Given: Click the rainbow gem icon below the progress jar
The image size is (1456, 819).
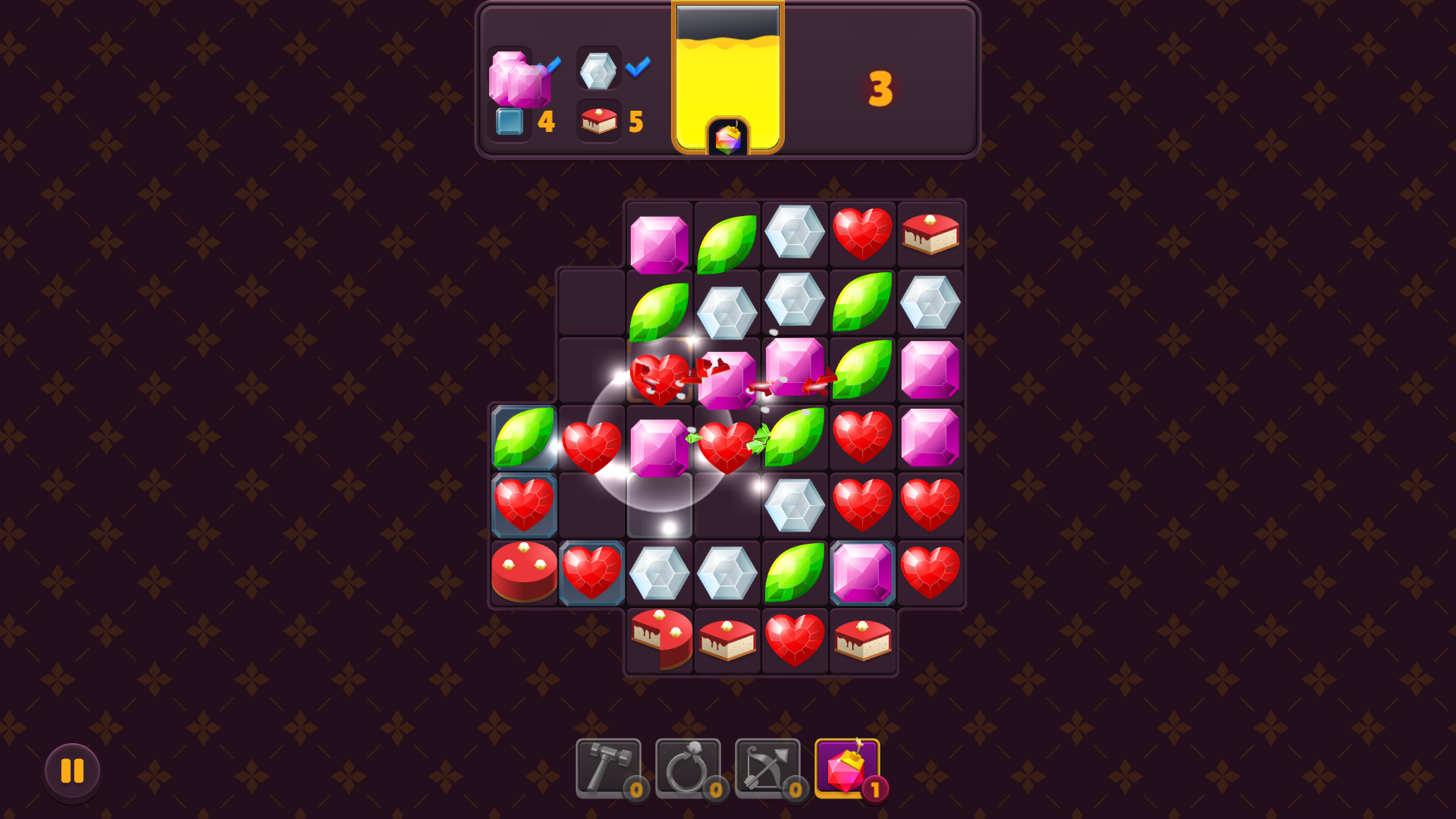Looking at the screenshot, I should 727,139.
